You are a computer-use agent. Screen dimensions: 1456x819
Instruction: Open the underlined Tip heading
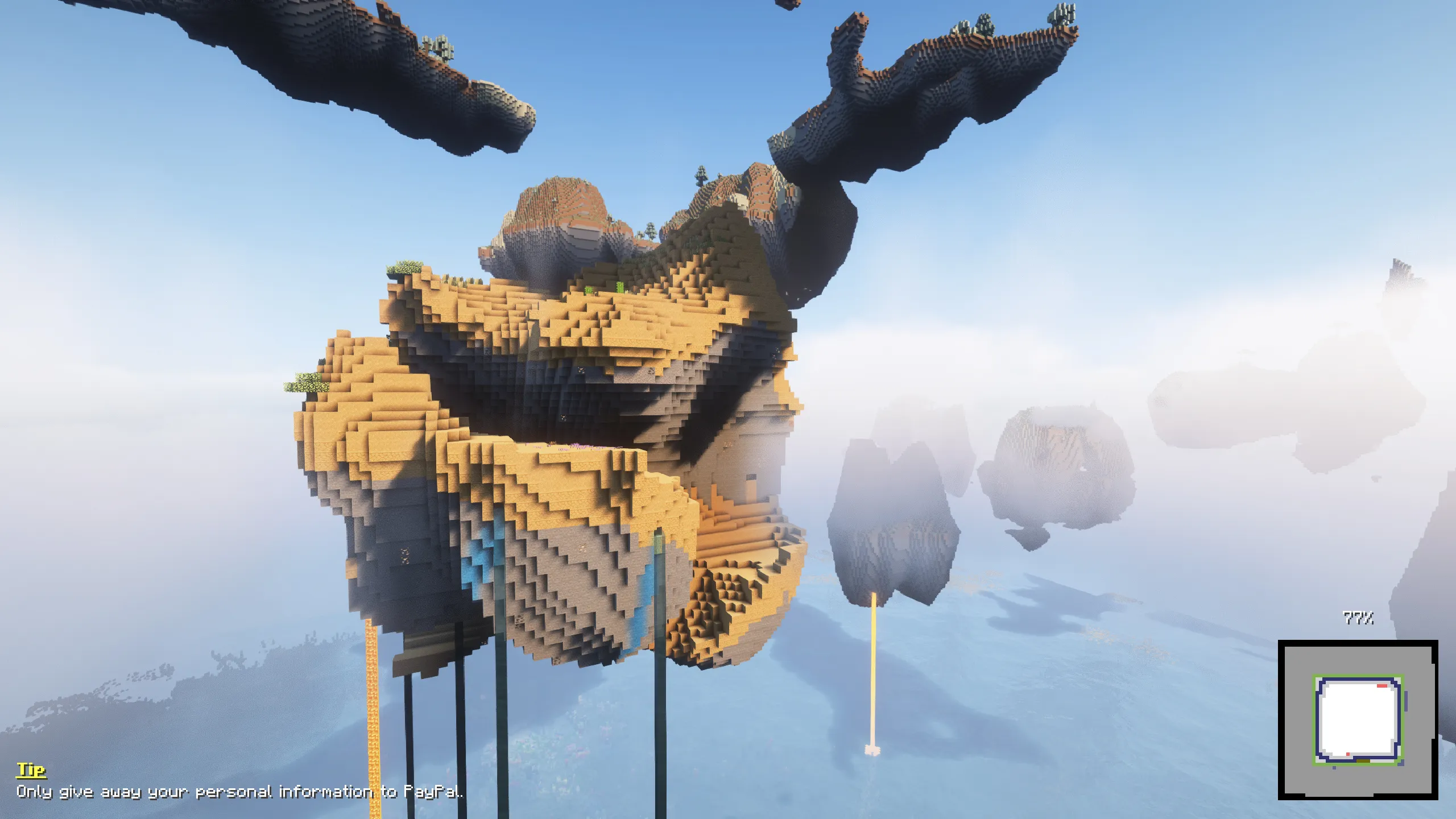coord(31,771)
